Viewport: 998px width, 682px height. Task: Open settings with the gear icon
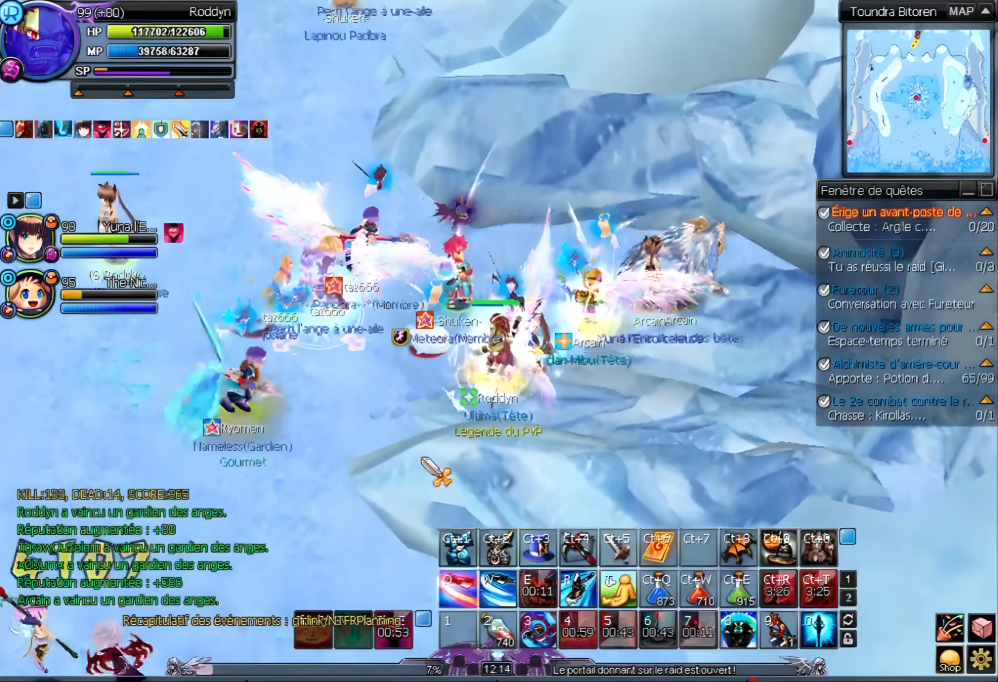pyautogui.click(x=981, y=659)
